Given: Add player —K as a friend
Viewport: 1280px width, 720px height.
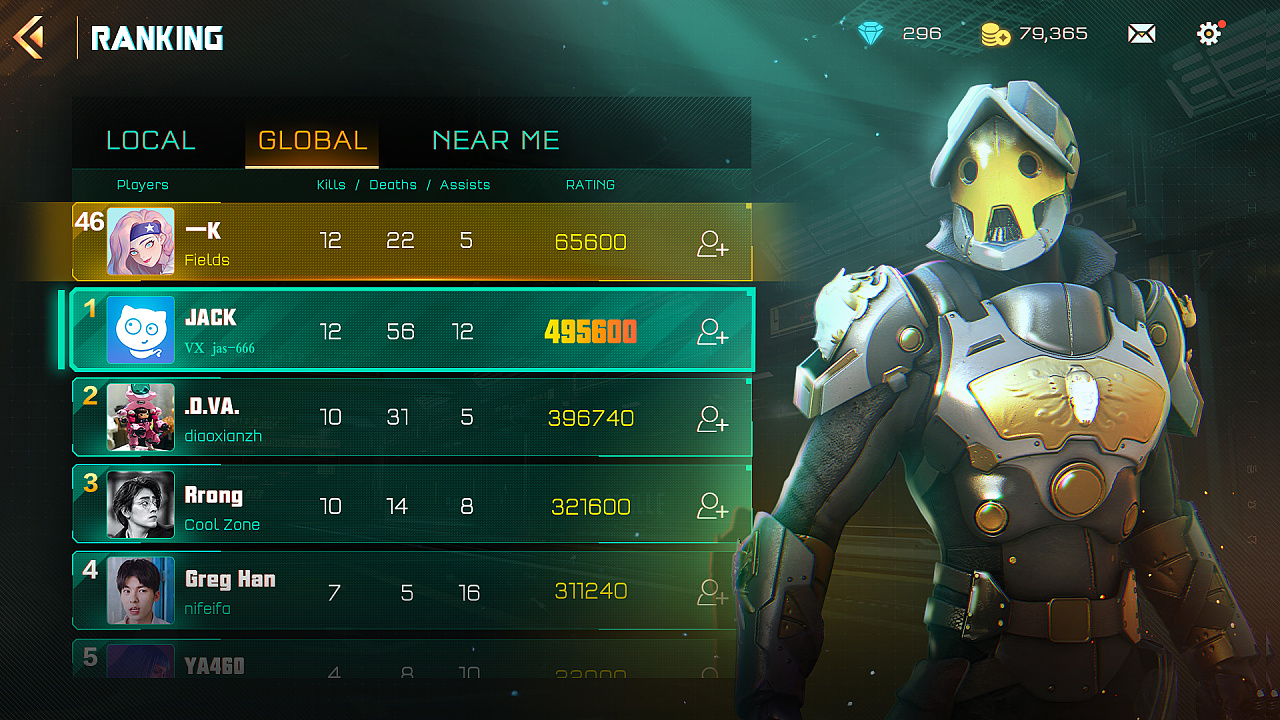Looking at the screenshot, I should point(712,243).
